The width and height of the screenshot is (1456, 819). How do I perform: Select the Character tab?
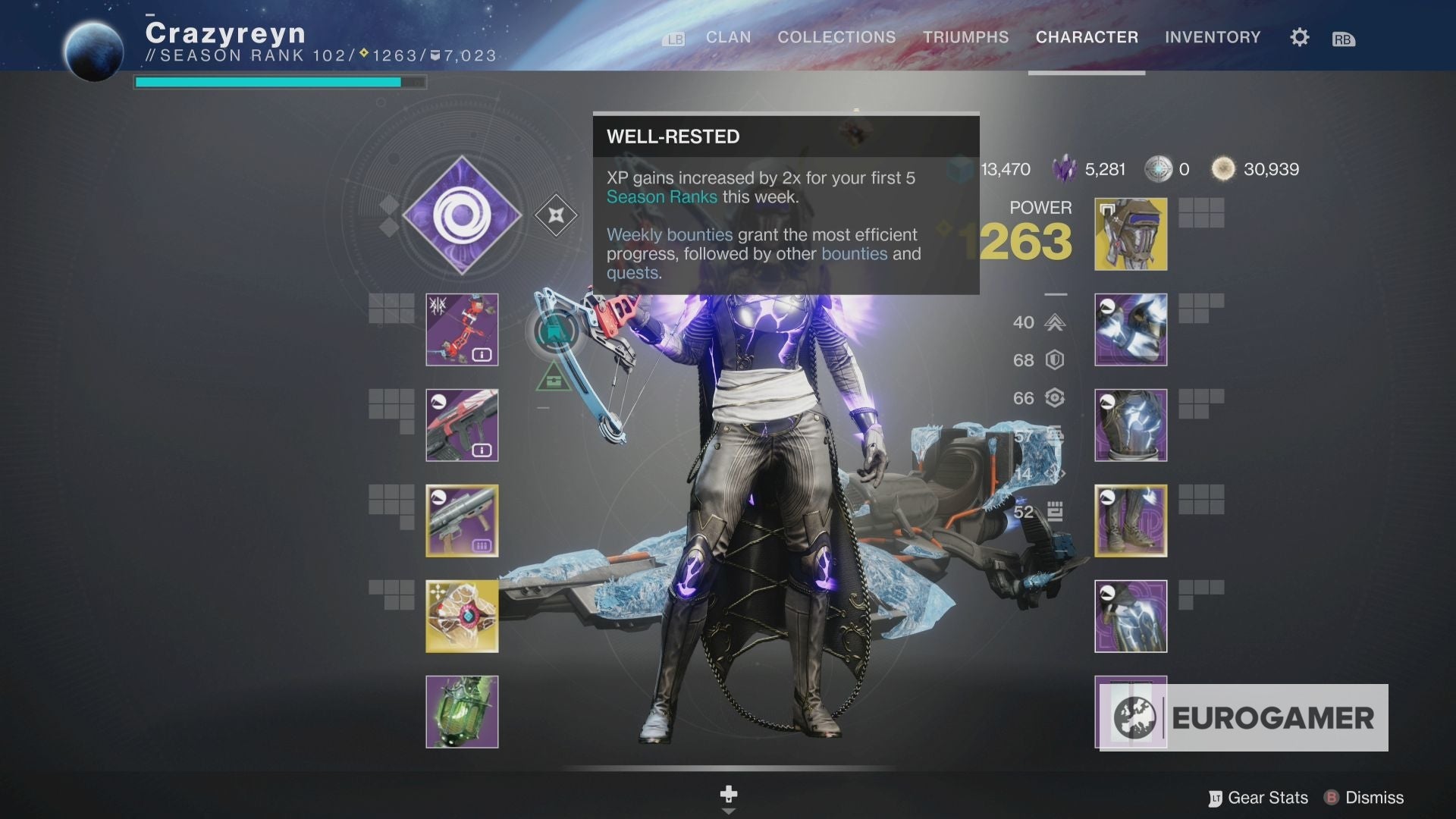(x=1087, y=37)
